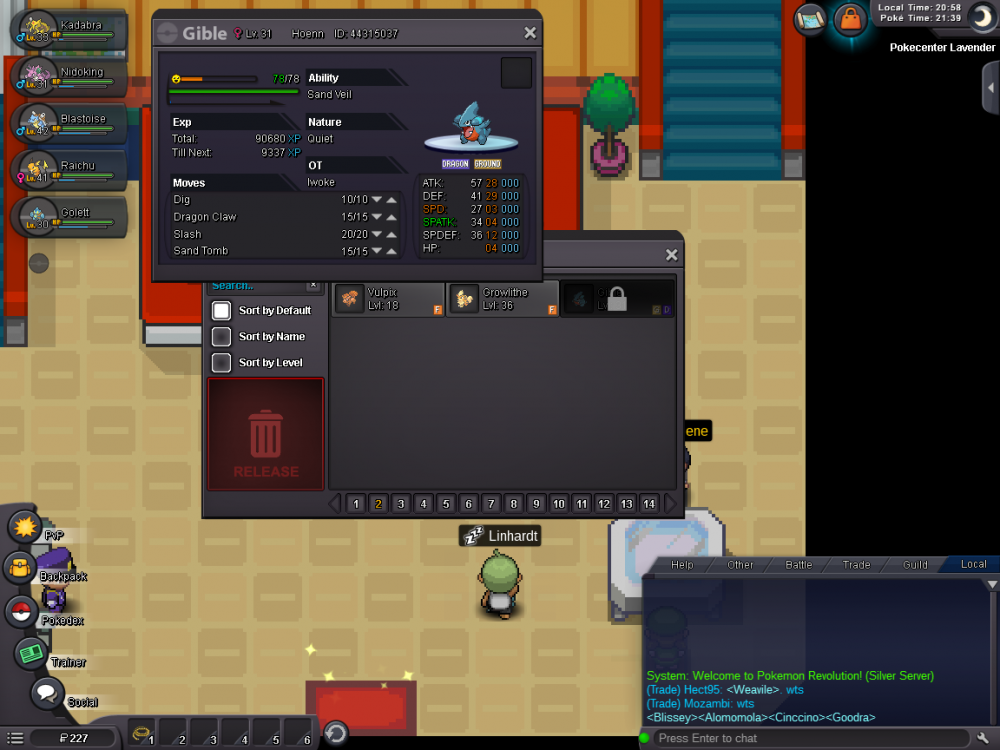Select Blastoise in the party list
The width and height of the screenshot is (1000, 750).
pyautogui.click(x=68, y=123)
